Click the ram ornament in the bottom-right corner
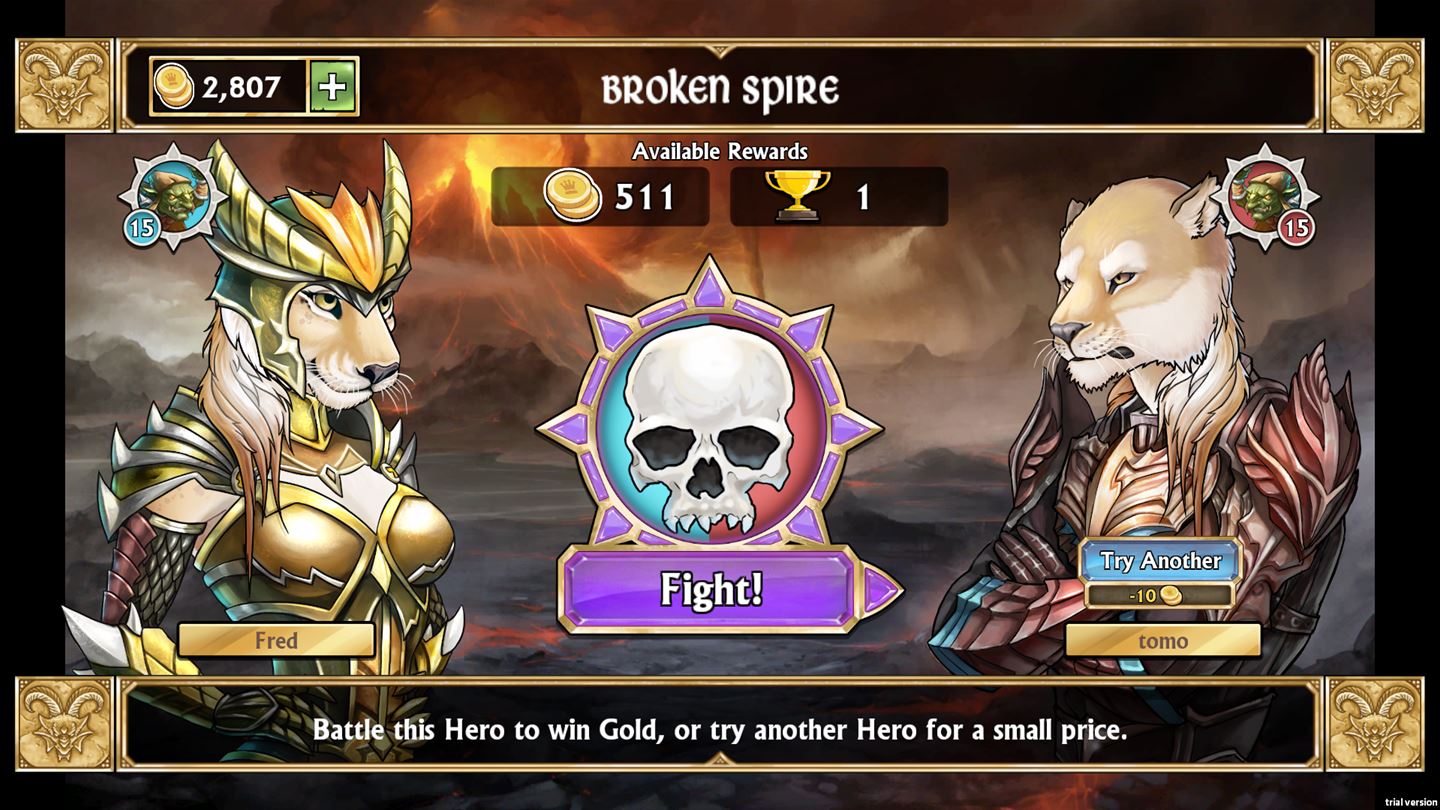Viewport: 1440px width, 810px height. (1377, 722)
